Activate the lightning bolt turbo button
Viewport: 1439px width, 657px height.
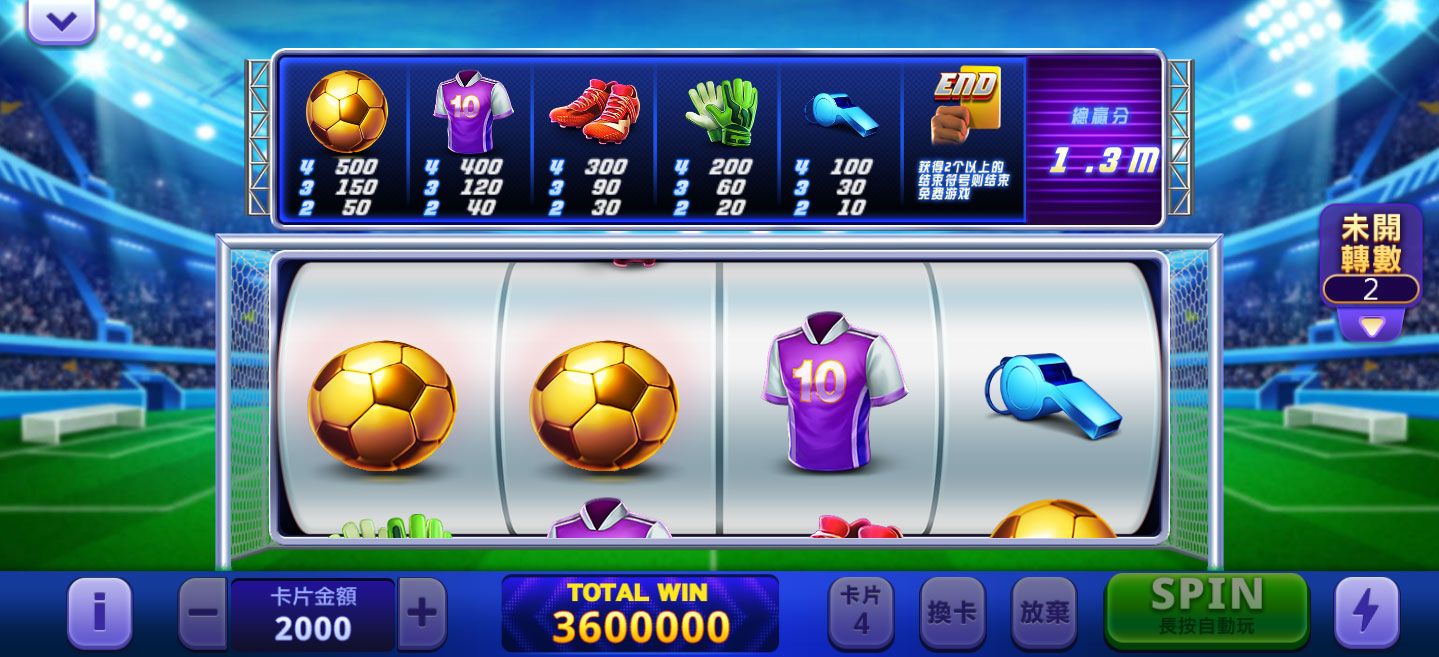1366,612
